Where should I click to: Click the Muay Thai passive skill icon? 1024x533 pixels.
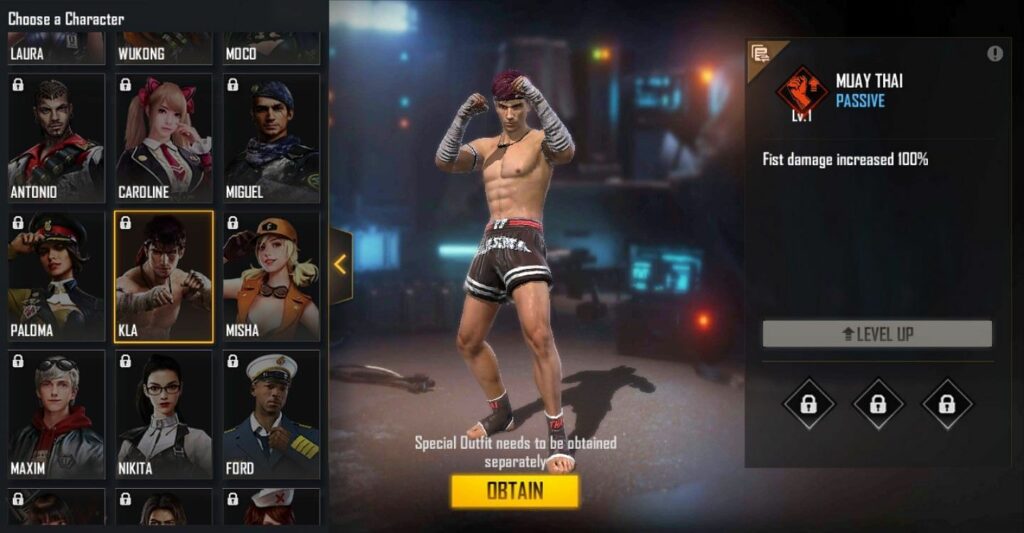(802, 90)
